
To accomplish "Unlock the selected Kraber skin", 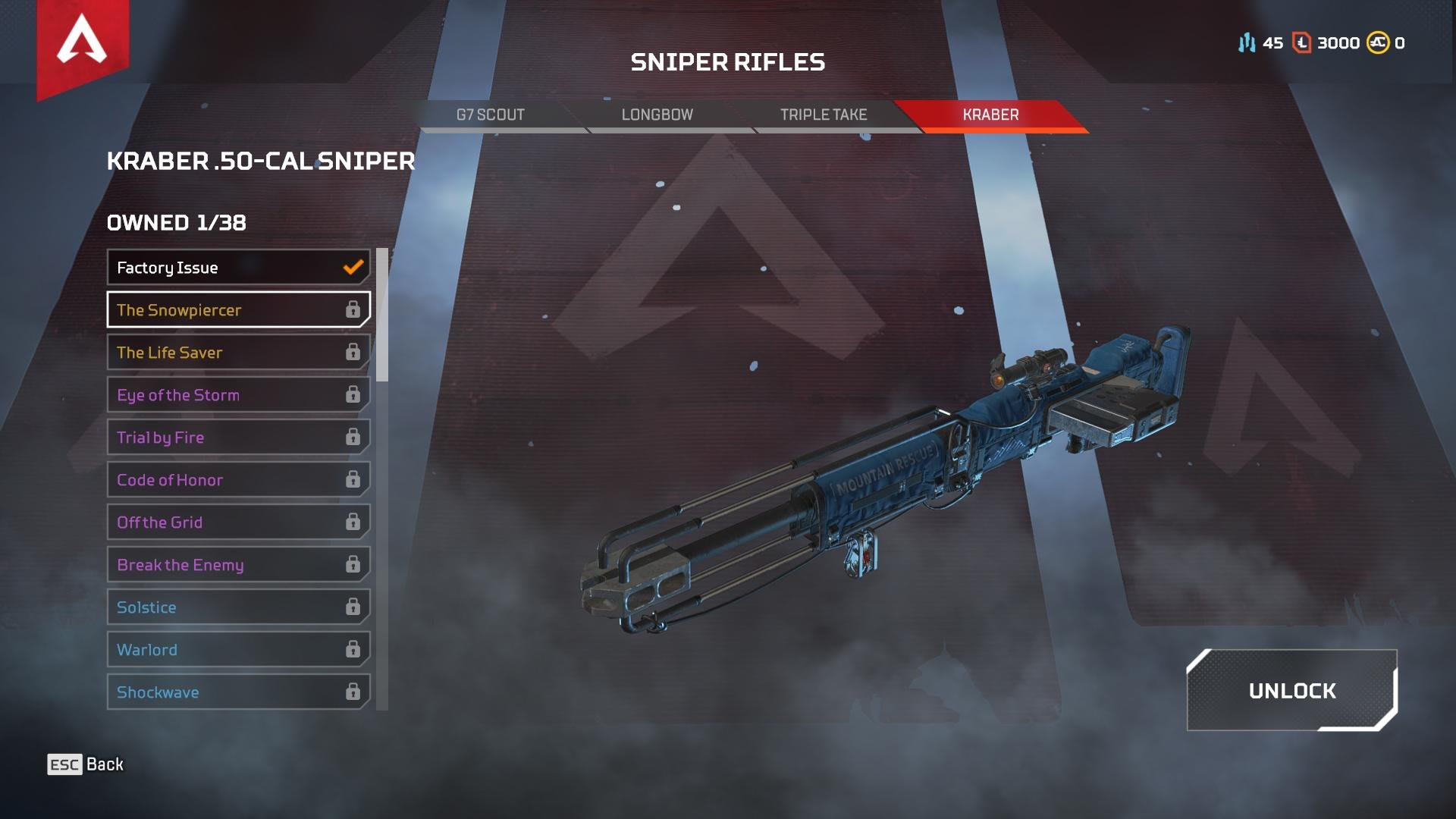I will 1291,691.
